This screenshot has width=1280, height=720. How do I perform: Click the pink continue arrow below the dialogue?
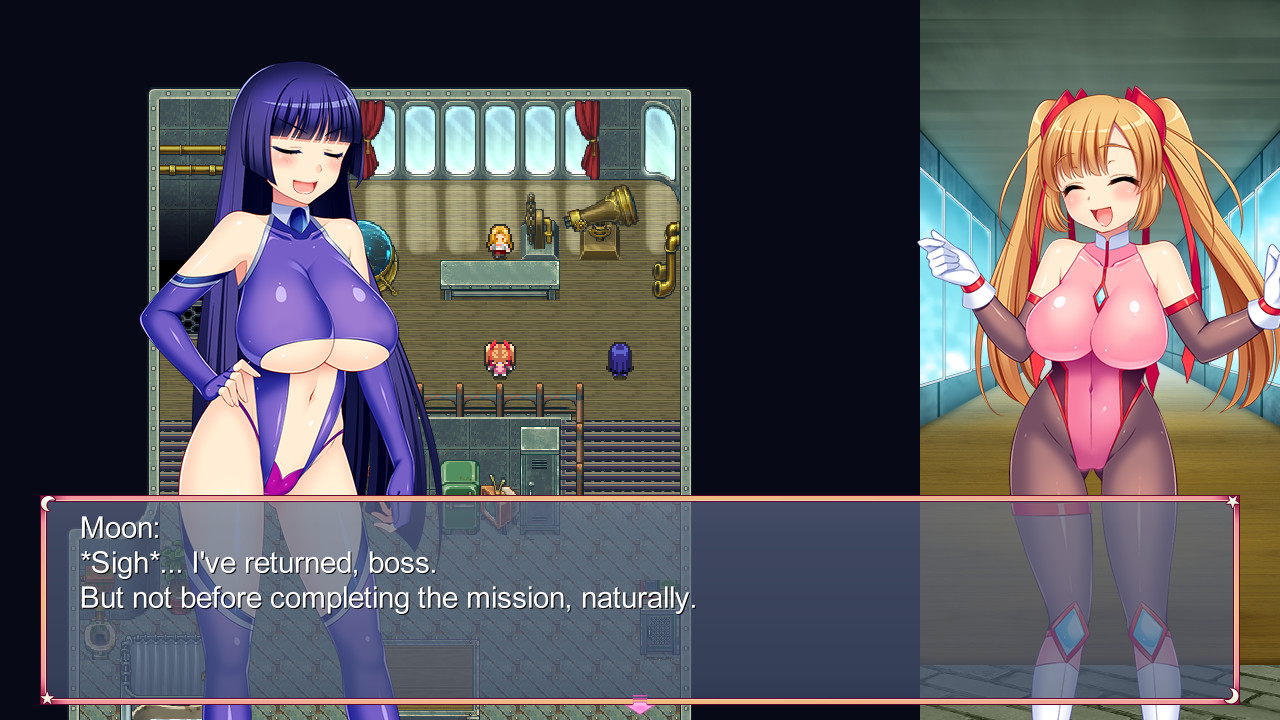click(x=638, y=706)
